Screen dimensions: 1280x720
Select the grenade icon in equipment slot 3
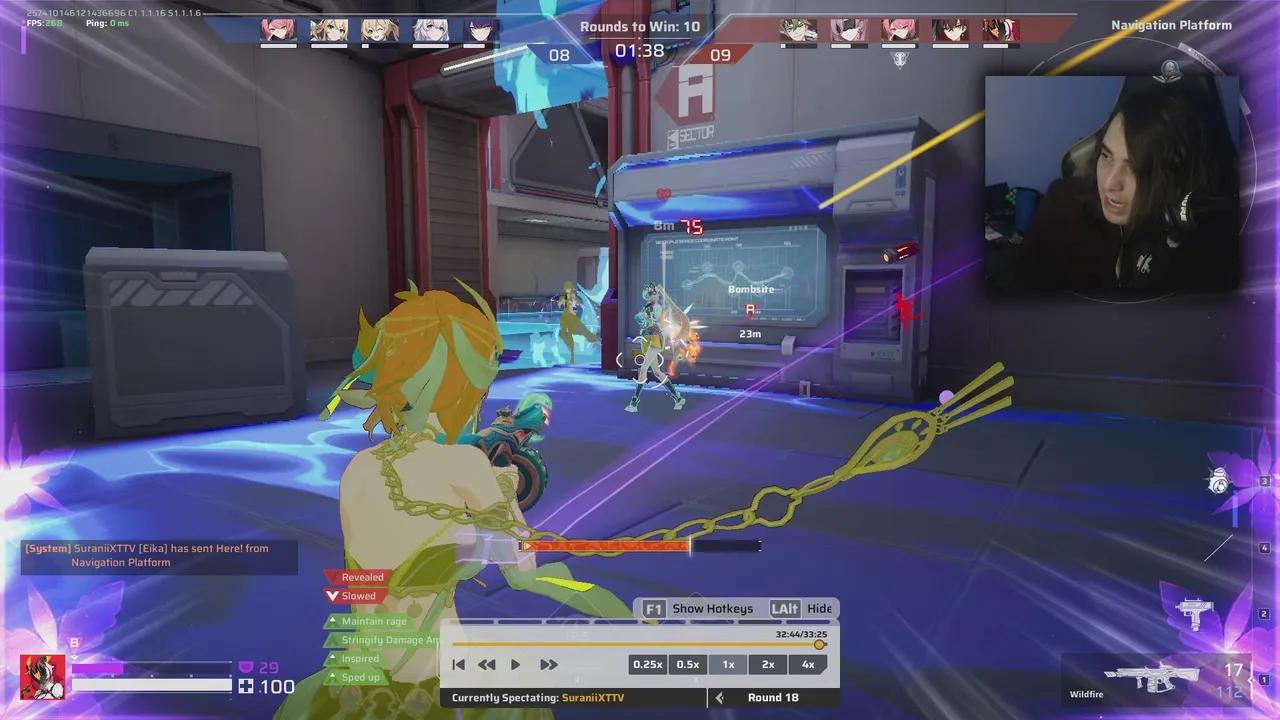click(1218, 482)
